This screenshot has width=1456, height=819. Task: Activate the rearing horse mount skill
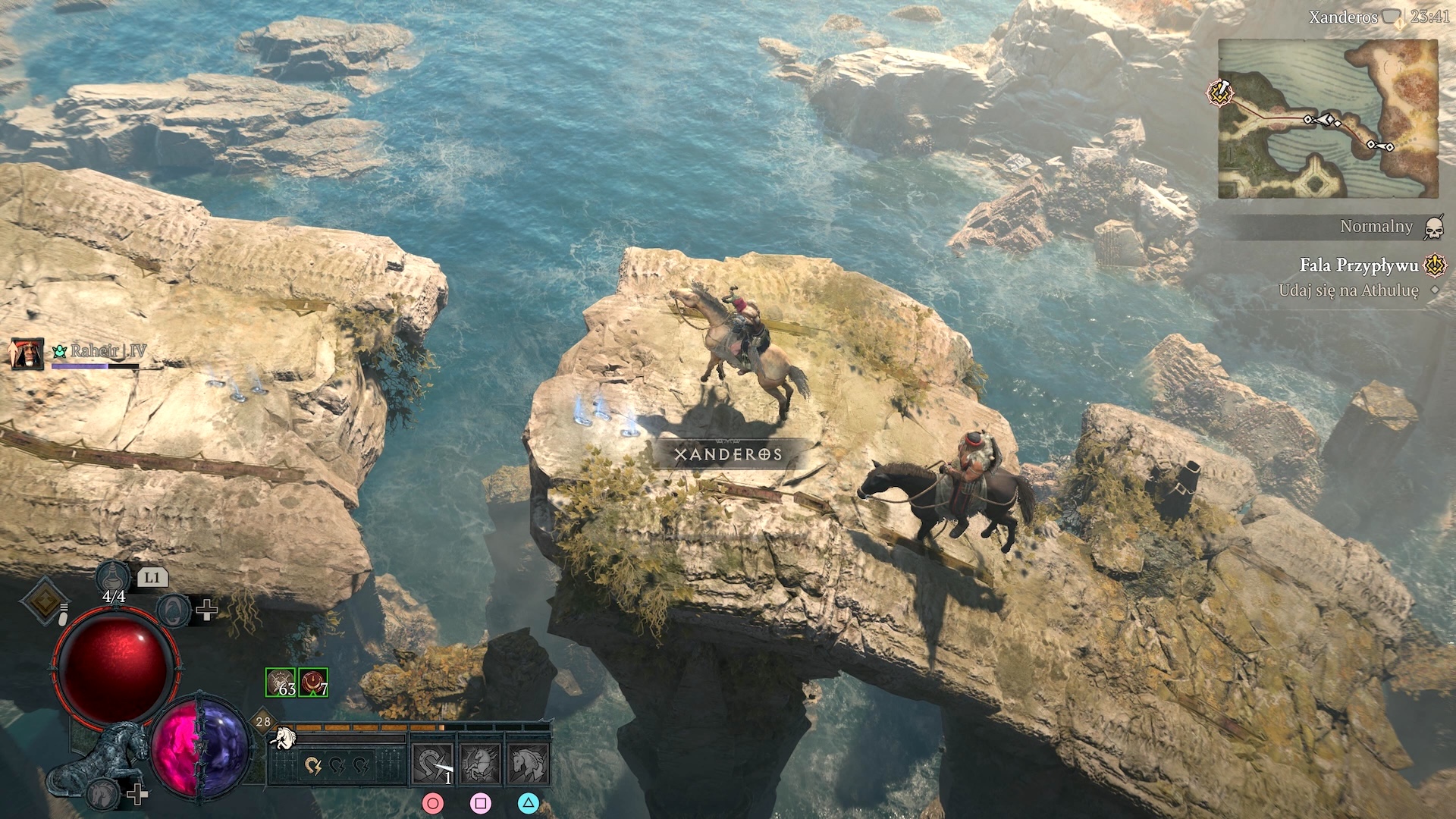click(481, 764)
